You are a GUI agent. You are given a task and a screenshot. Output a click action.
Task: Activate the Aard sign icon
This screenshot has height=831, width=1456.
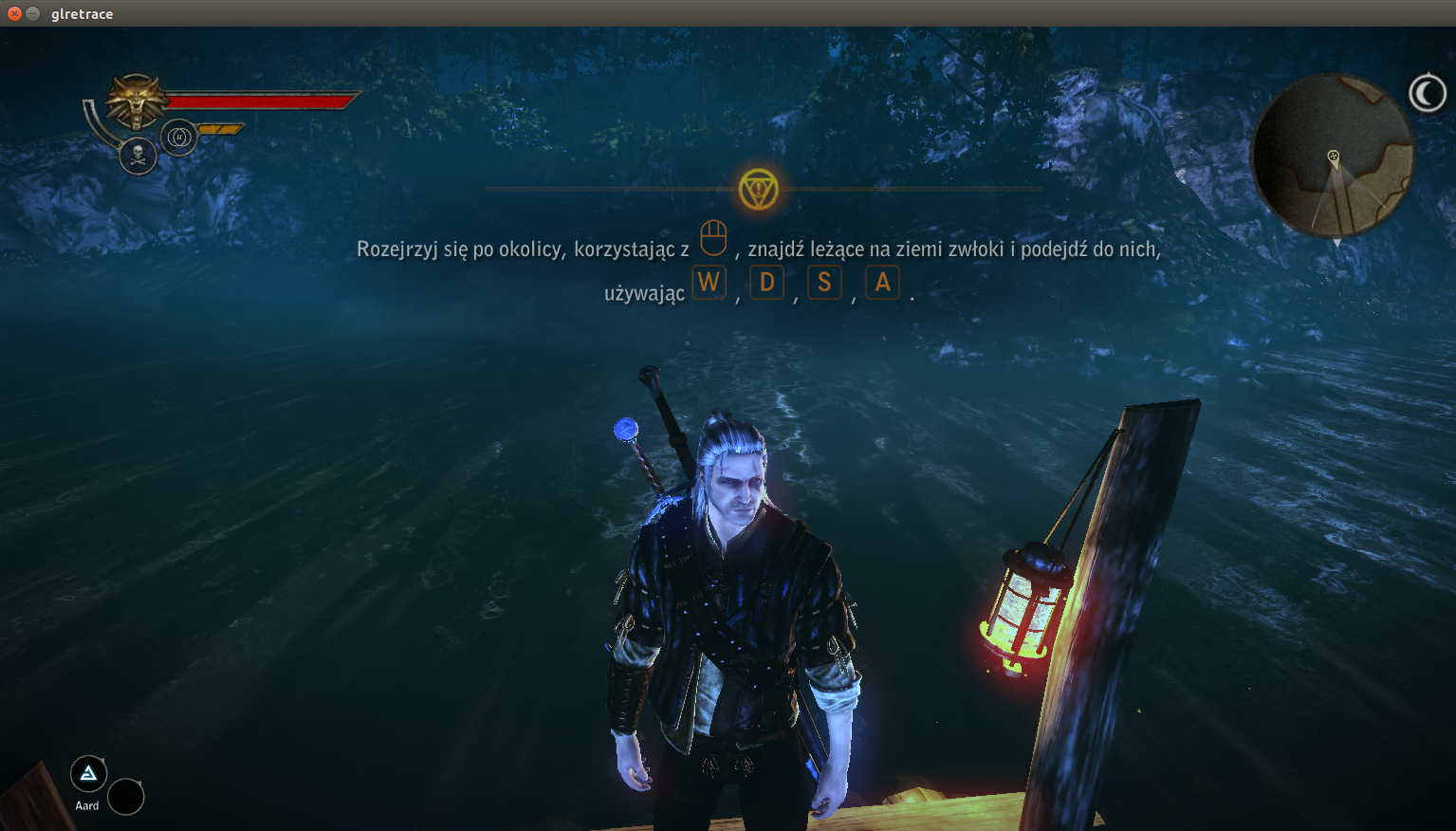click(88, 774)
